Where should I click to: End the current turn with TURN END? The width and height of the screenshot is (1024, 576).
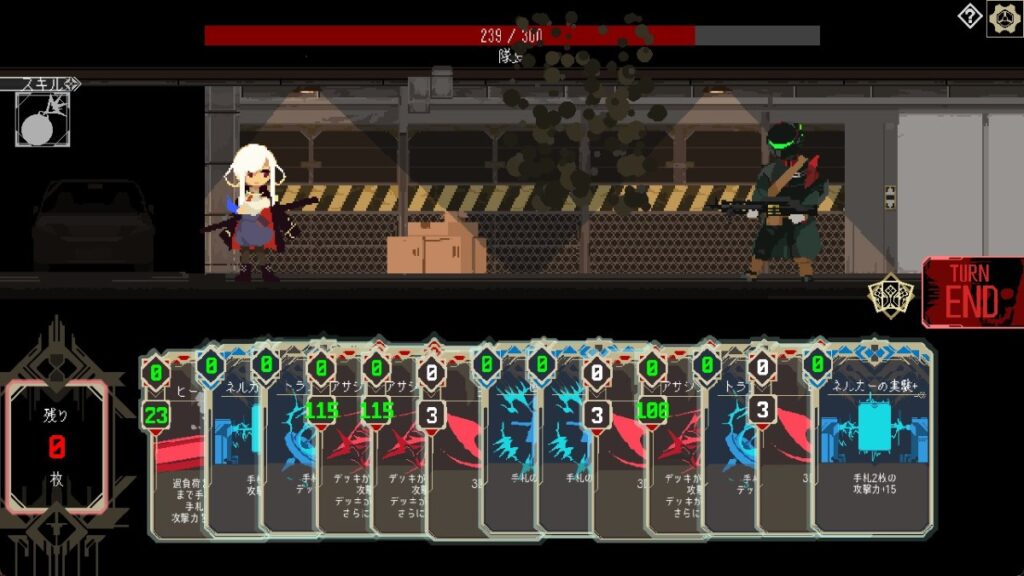[972, 292]
